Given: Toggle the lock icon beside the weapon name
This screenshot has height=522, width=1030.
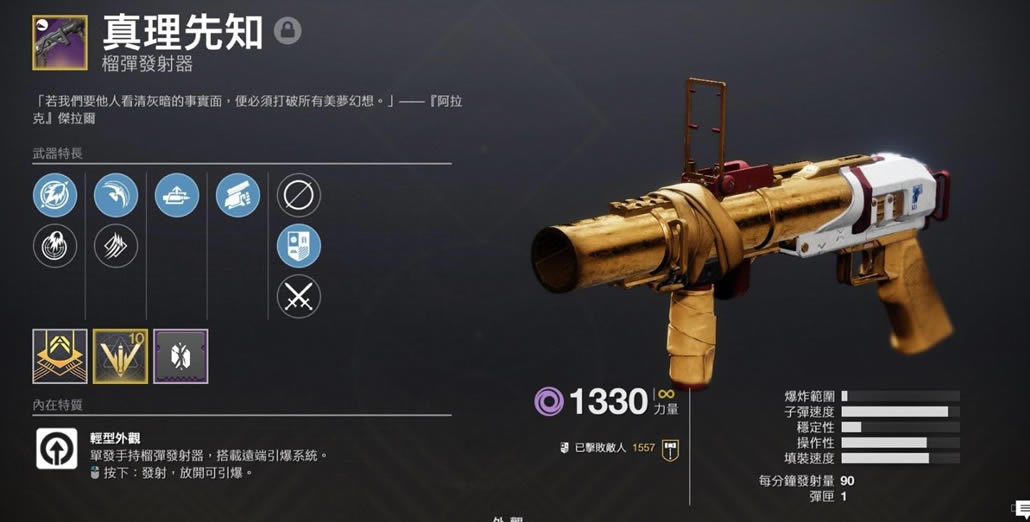Looking at the screenshot, I should (288, 32).
